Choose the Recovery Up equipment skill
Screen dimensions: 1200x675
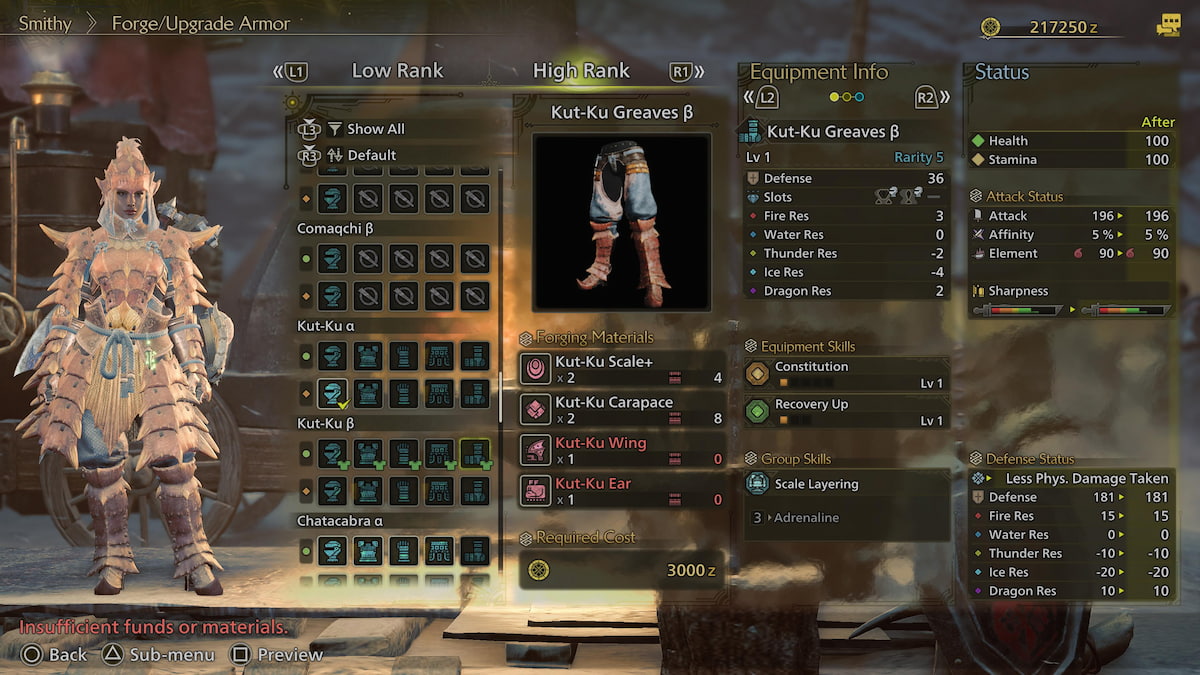845,412
